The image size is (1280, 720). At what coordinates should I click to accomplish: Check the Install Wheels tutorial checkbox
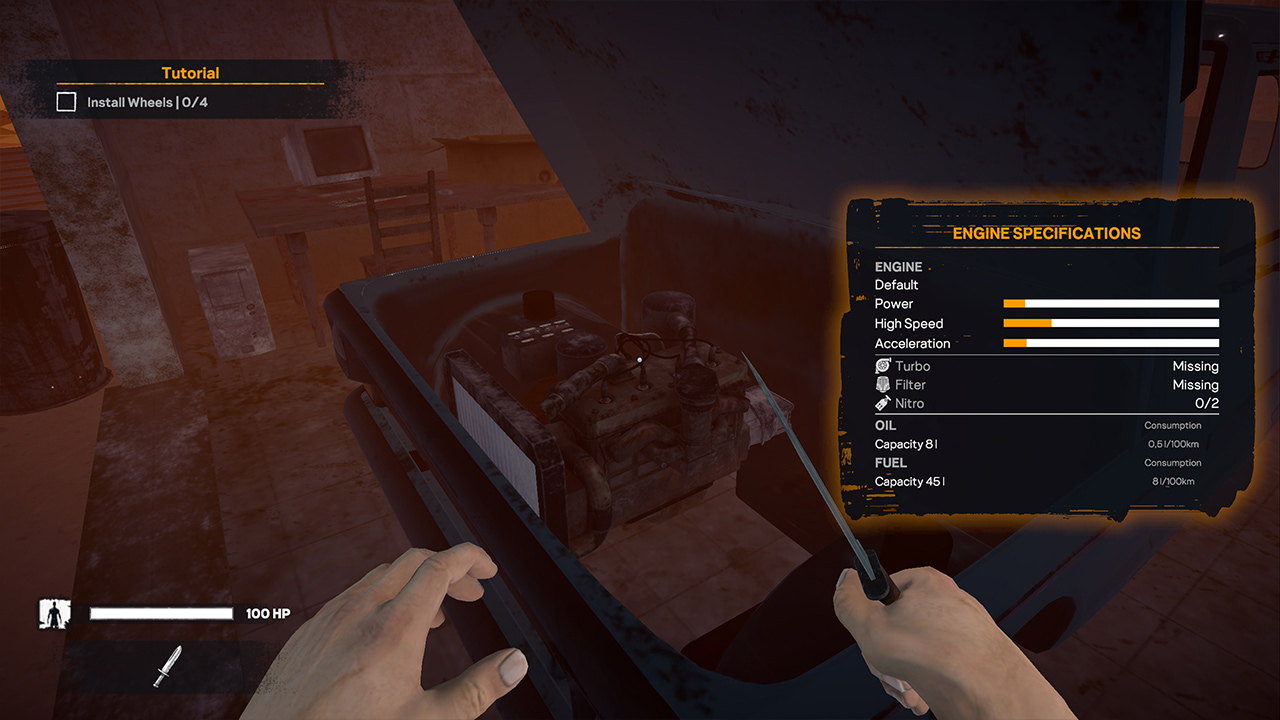click(65, 101)
